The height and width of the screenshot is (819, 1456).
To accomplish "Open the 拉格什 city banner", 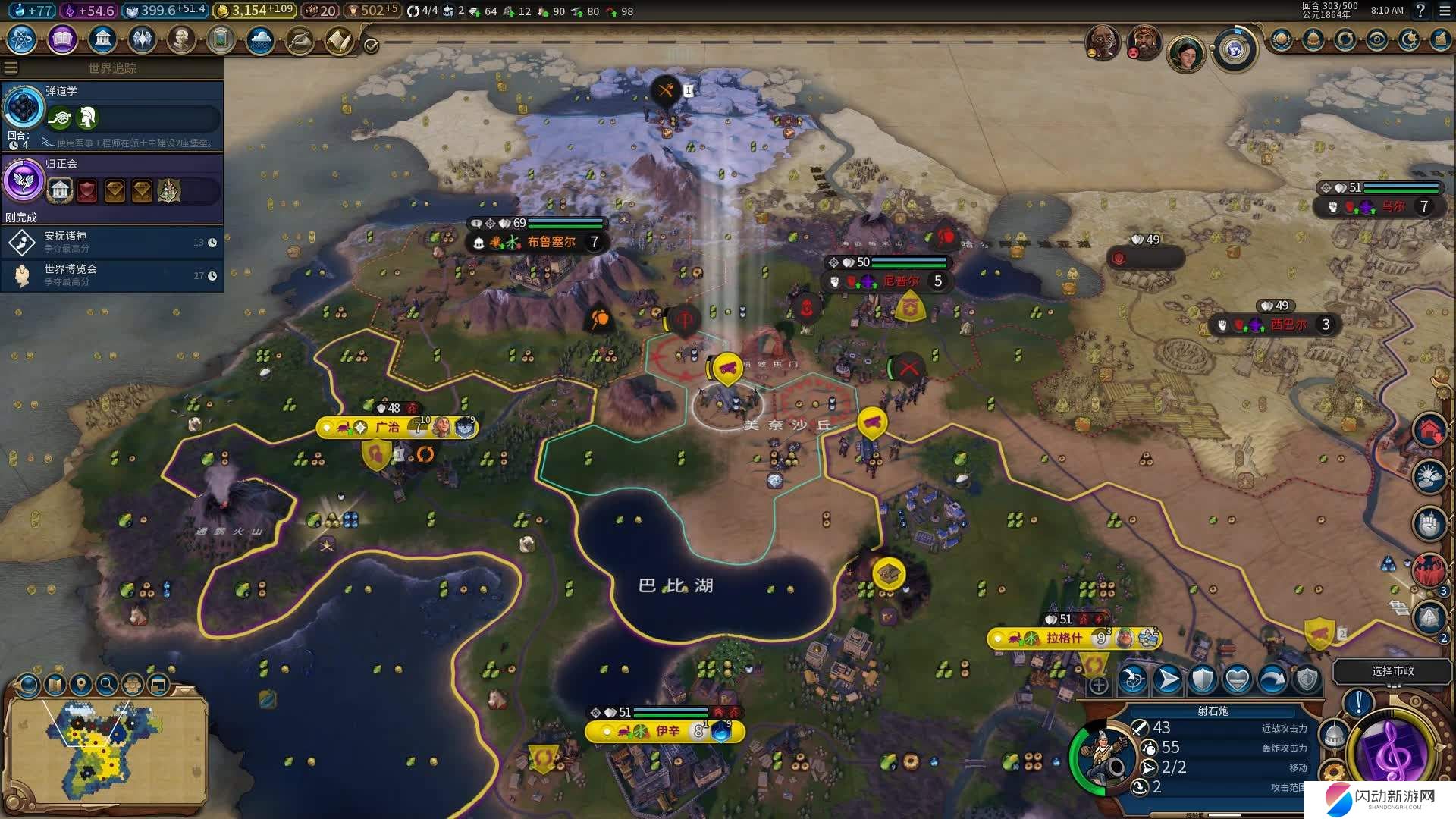I will click(x=1065, y=639).
